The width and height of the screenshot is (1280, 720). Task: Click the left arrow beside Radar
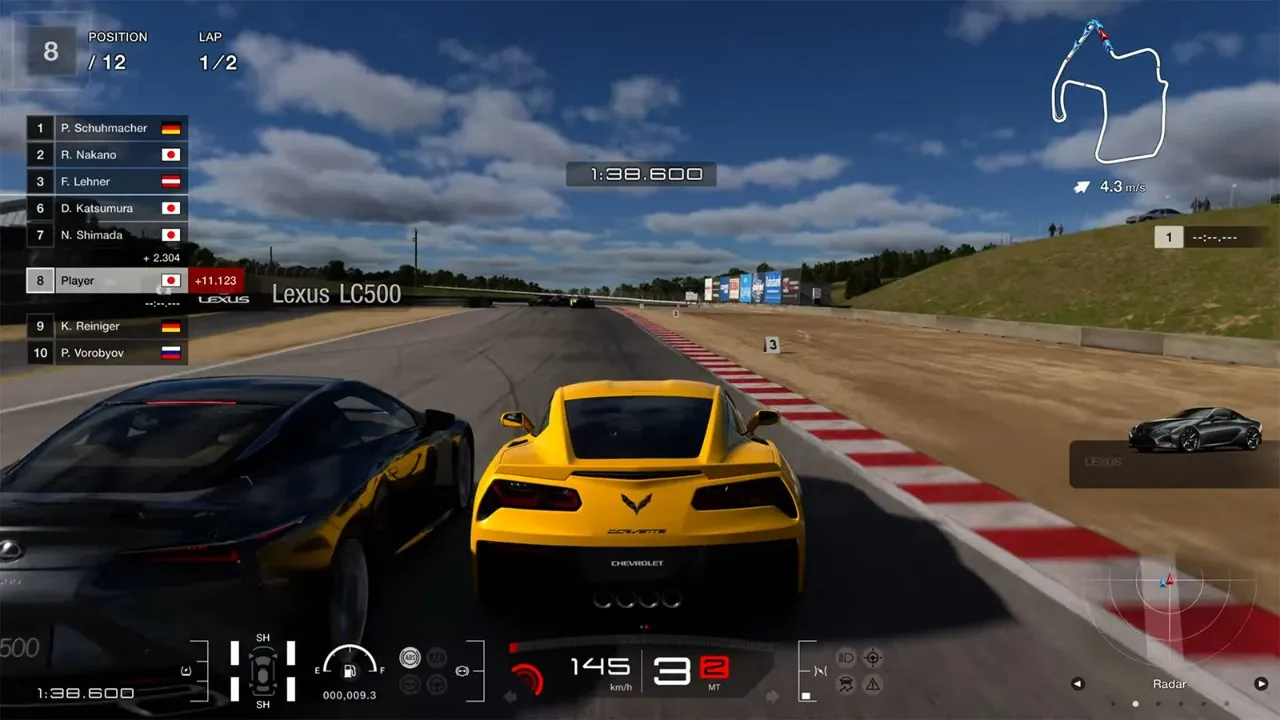pos(1078,683)
